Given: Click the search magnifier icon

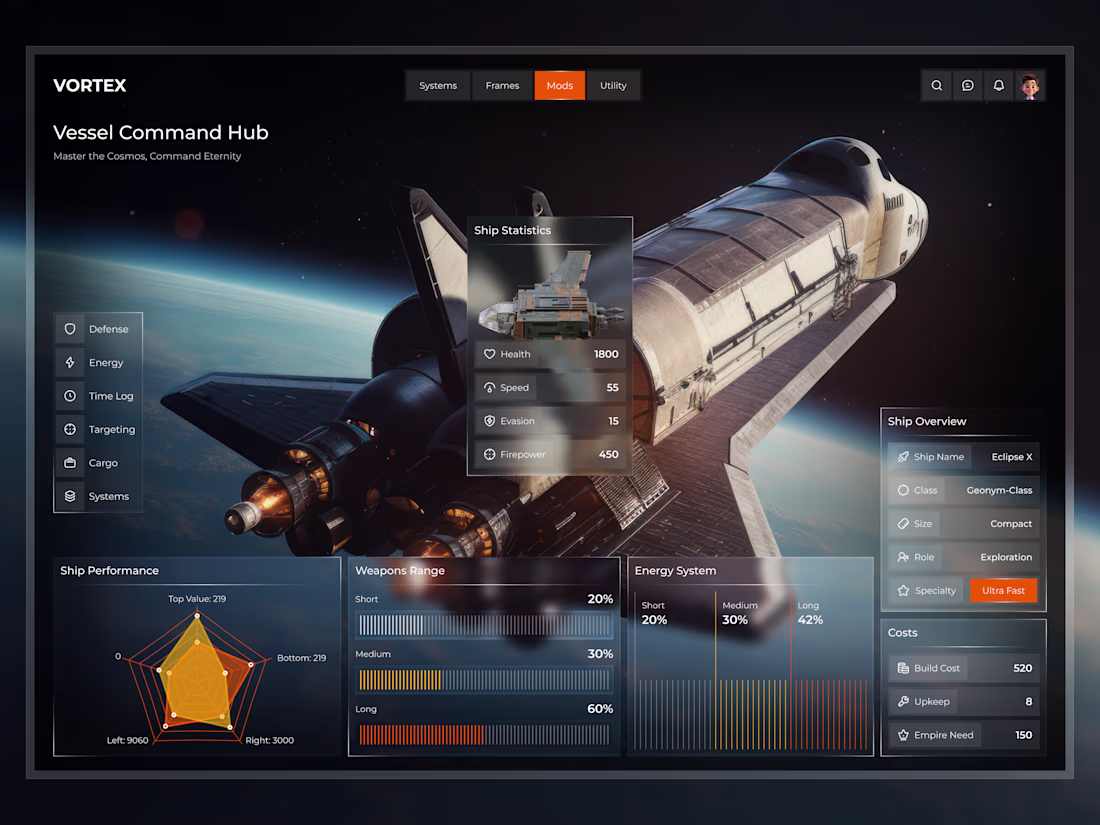Looking at the screenshot, I should pyautogui.click(x=937, y=86).
